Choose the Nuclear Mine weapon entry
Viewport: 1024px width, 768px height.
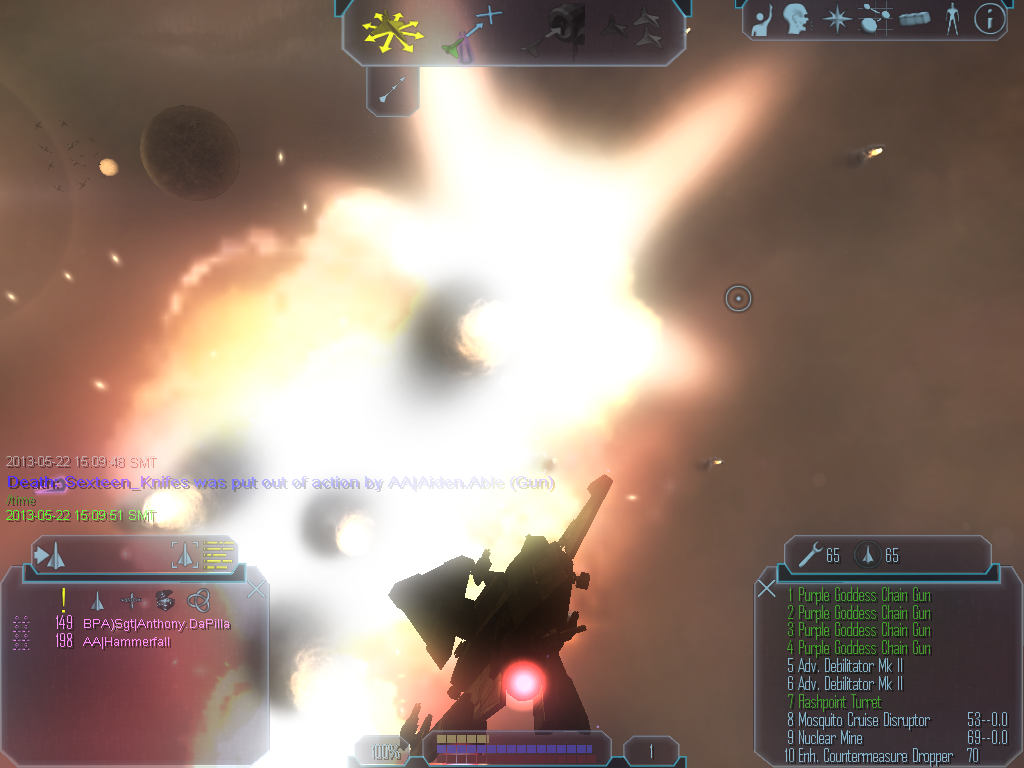pyautogui.click(x=830, y=738)
